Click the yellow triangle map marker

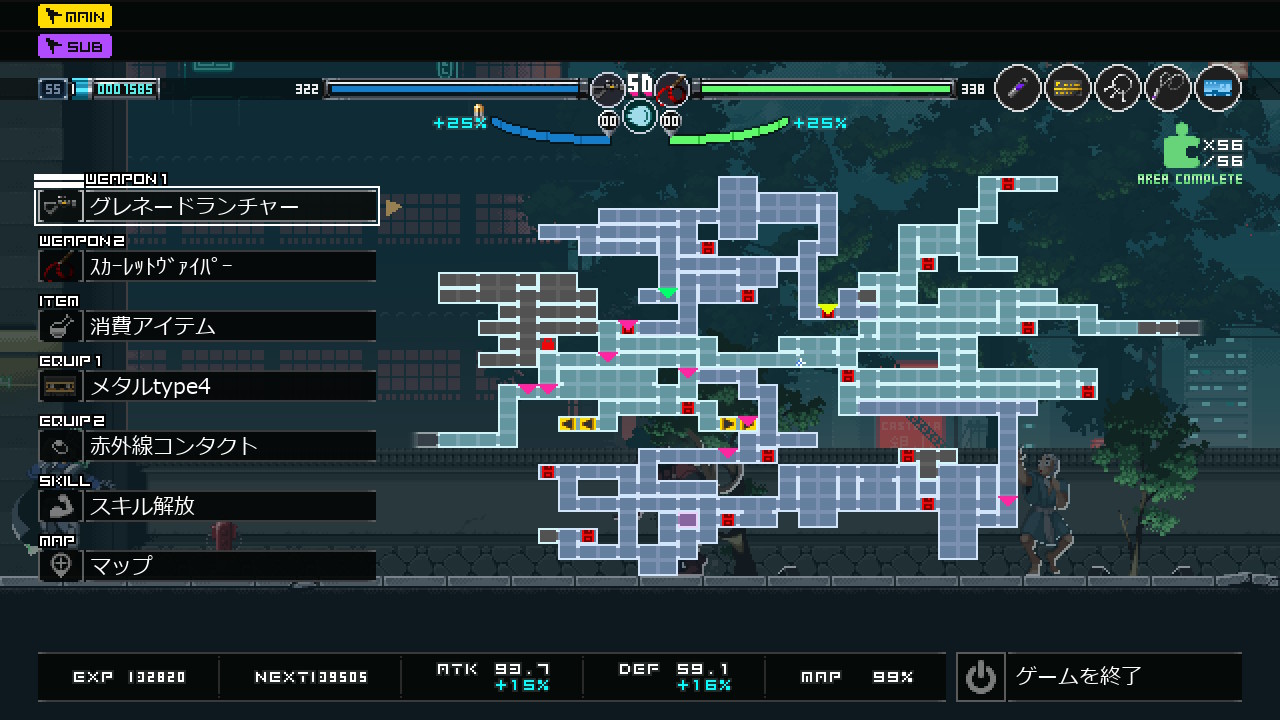pos(827,309)
